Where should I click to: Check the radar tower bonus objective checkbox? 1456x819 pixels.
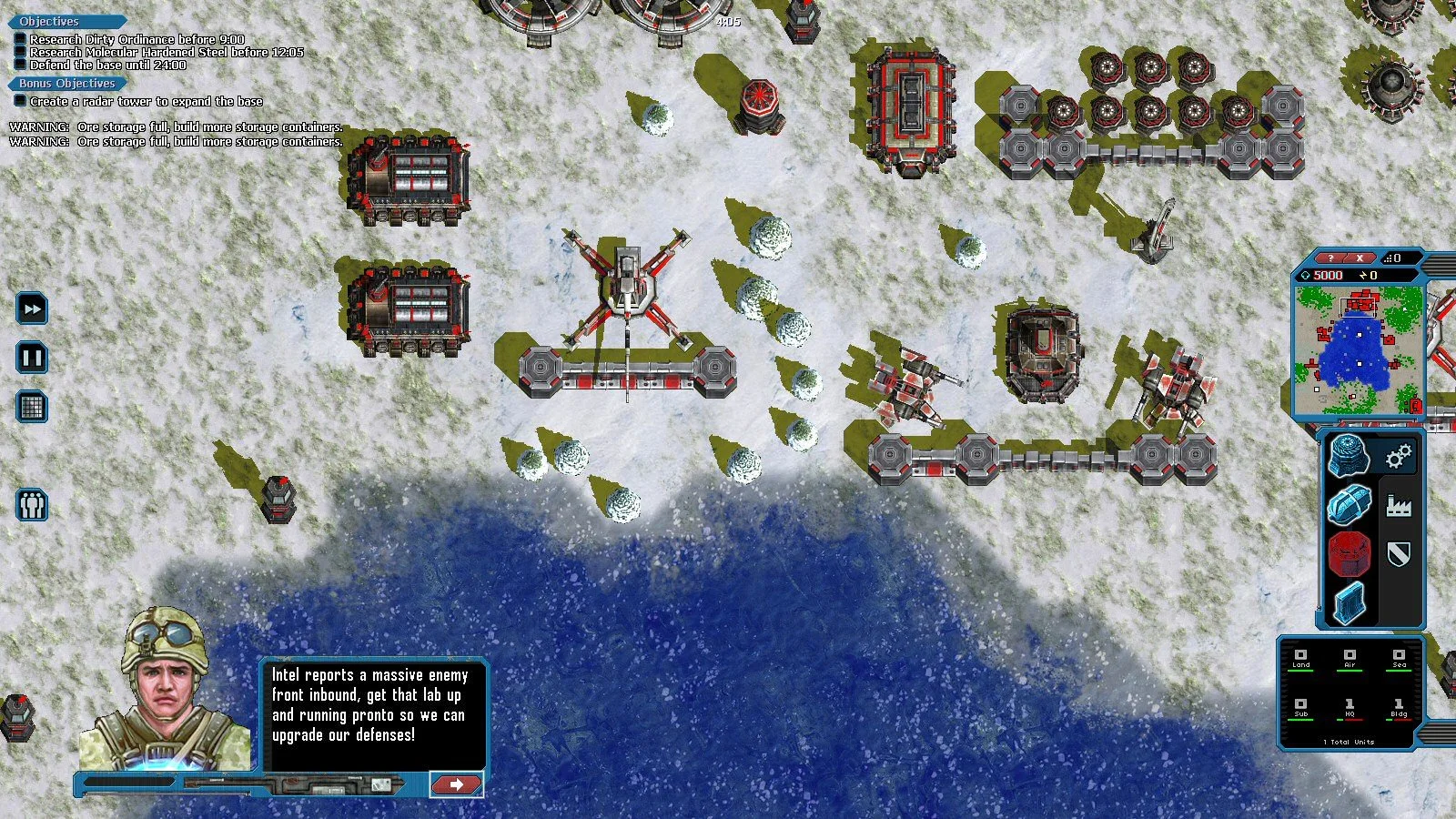click(22, 102)
